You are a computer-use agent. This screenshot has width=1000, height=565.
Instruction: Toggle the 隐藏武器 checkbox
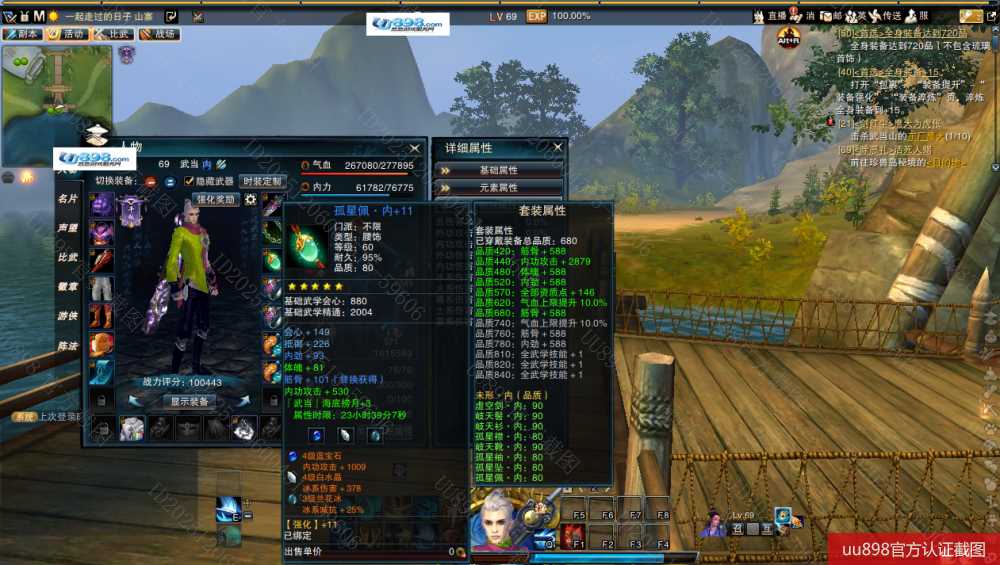tap(189, 181)
